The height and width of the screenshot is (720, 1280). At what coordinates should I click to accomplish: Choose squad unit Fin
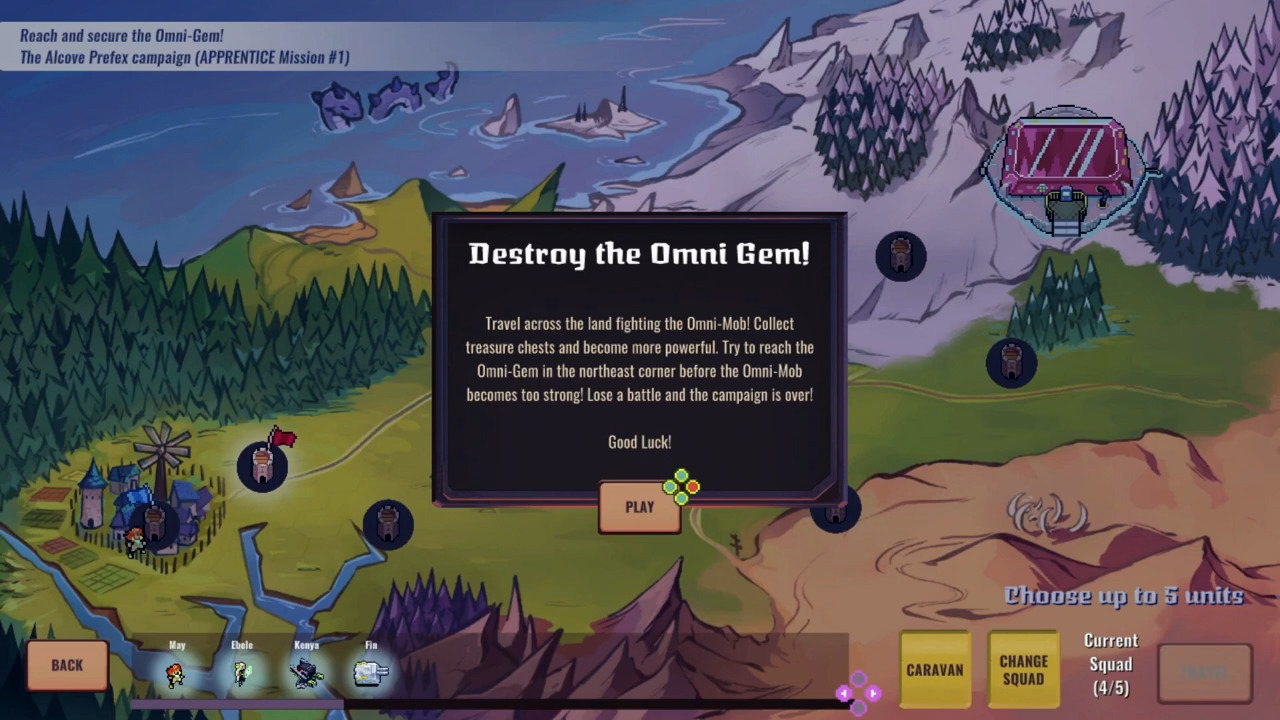pos(371,673)
